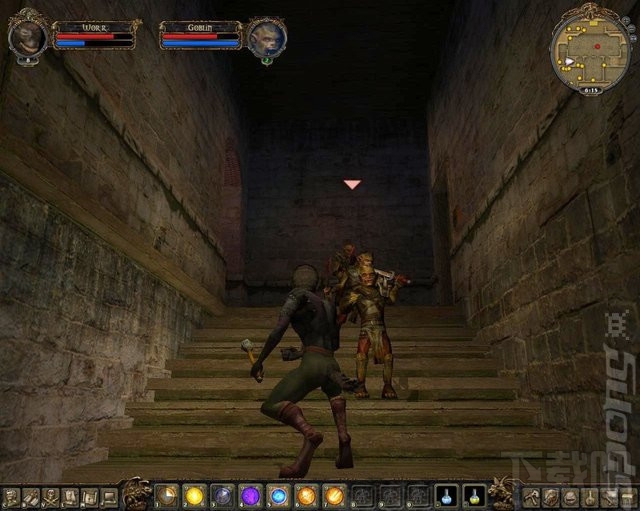The width and height of the screenshot is (640, 511).
Task: Activate the yellow orb spell in slot 2
Action: click(x=194, y=495)
